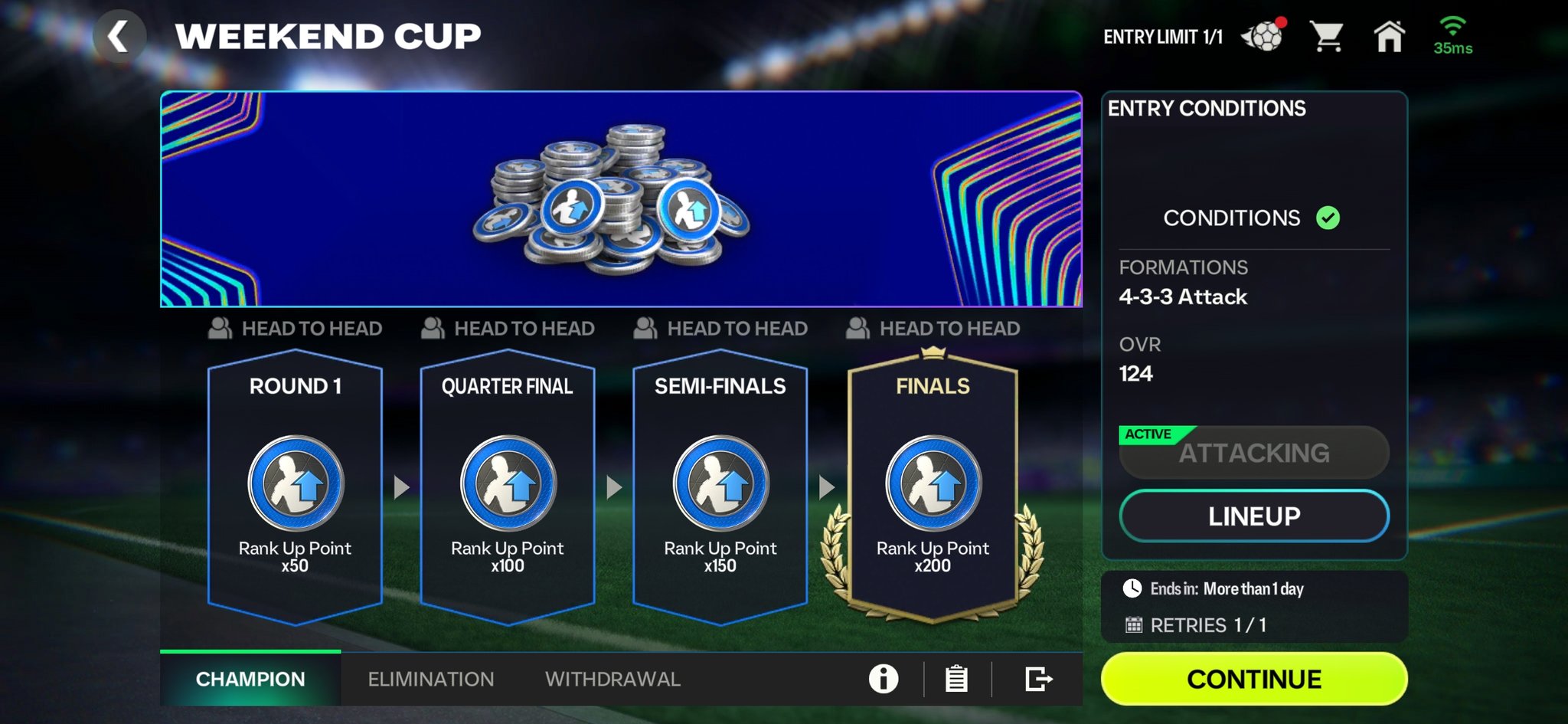Switch to the ELIMINATION tab
Image resolution: width=1568 pixels, height=724 pixels.
[x=430, y=679]
